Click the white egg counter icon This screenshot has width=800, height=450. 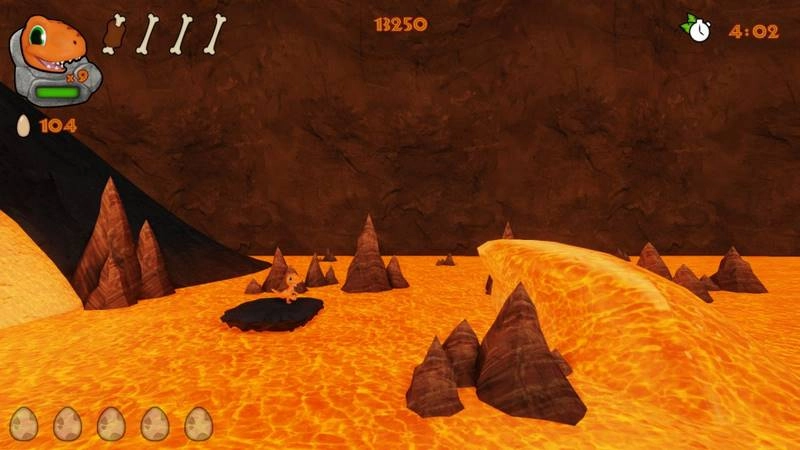[x=23, y=126]
